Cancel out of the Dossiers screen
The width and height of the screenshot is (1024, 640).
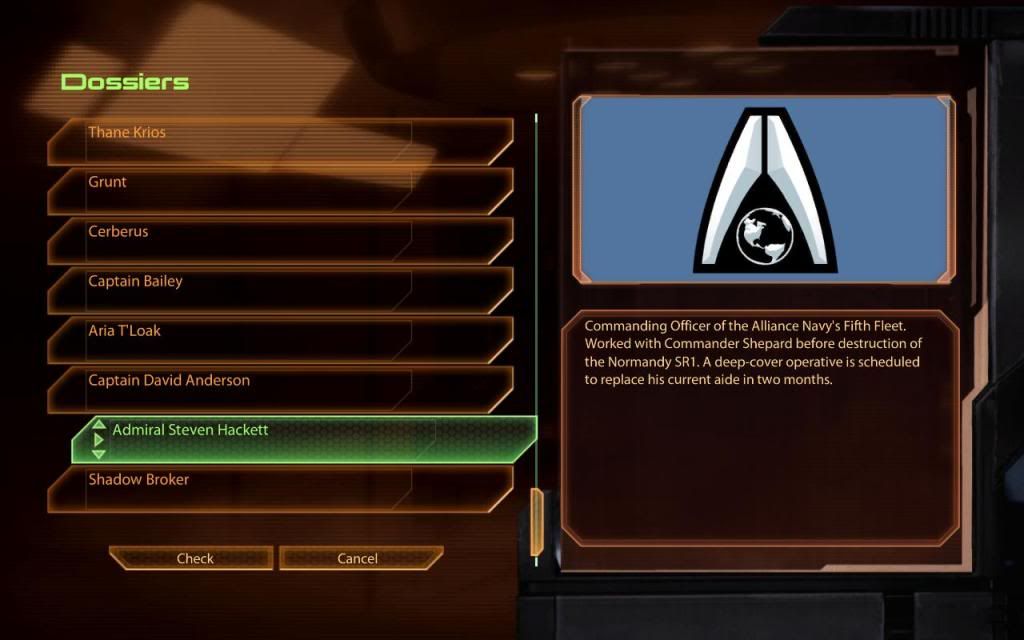click(358, 558)
